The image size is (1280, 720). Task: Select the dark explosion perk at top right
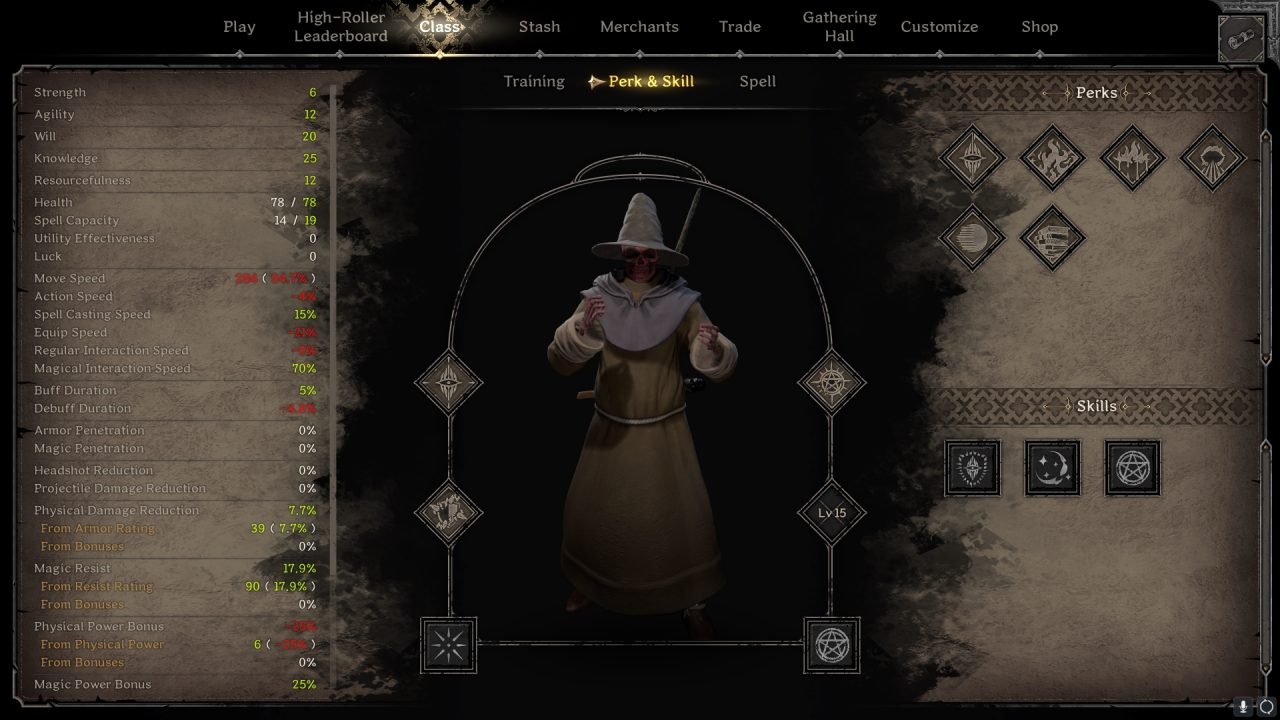tap(1211, 158)
